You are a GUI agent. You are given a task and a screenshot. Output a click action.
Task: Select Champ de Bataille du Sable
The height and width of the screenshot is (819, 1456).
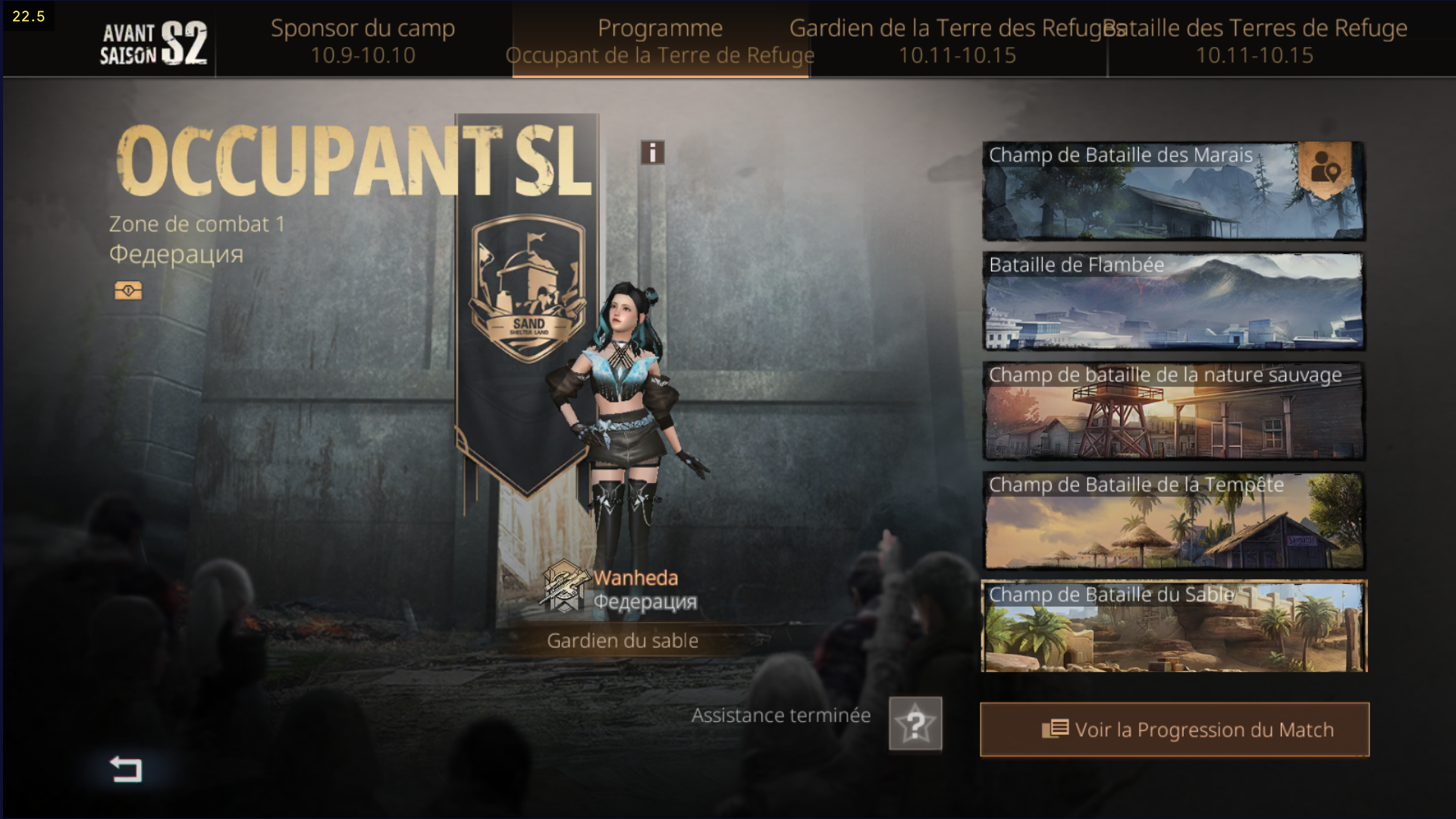1173,627
